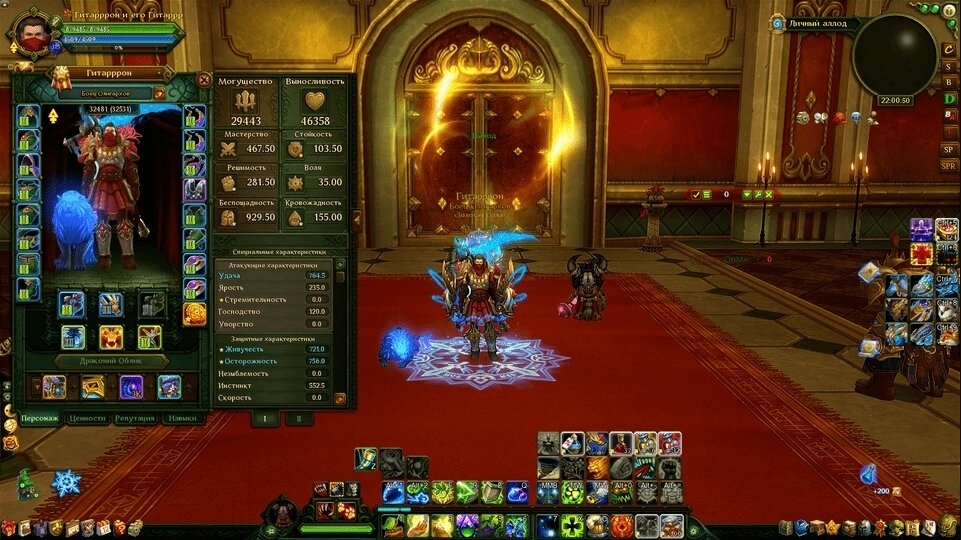
Task: Open the gold mask equipment slot
Action: (194, 315)
